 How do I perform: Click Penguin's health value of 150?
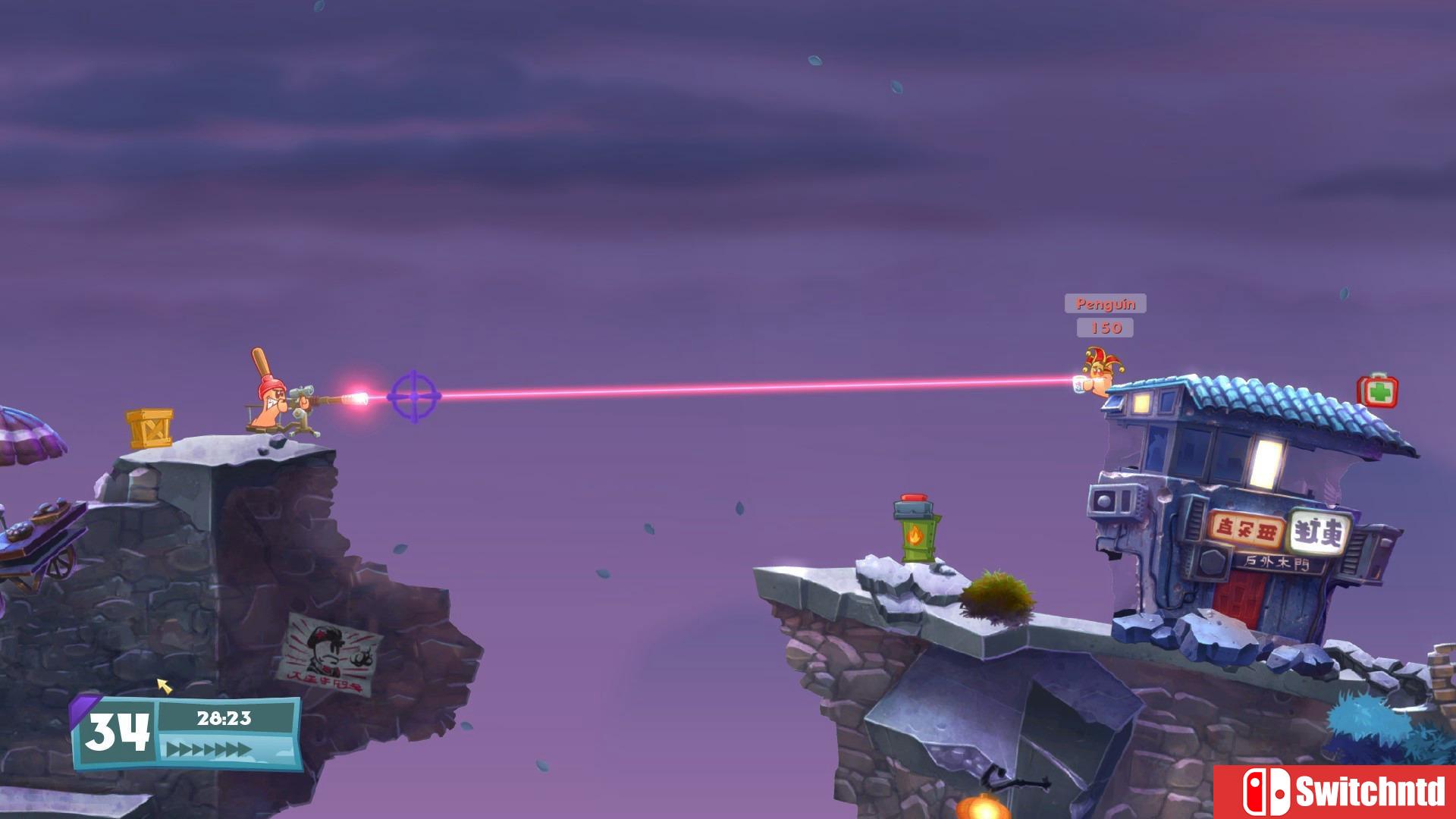point(1106,328)
